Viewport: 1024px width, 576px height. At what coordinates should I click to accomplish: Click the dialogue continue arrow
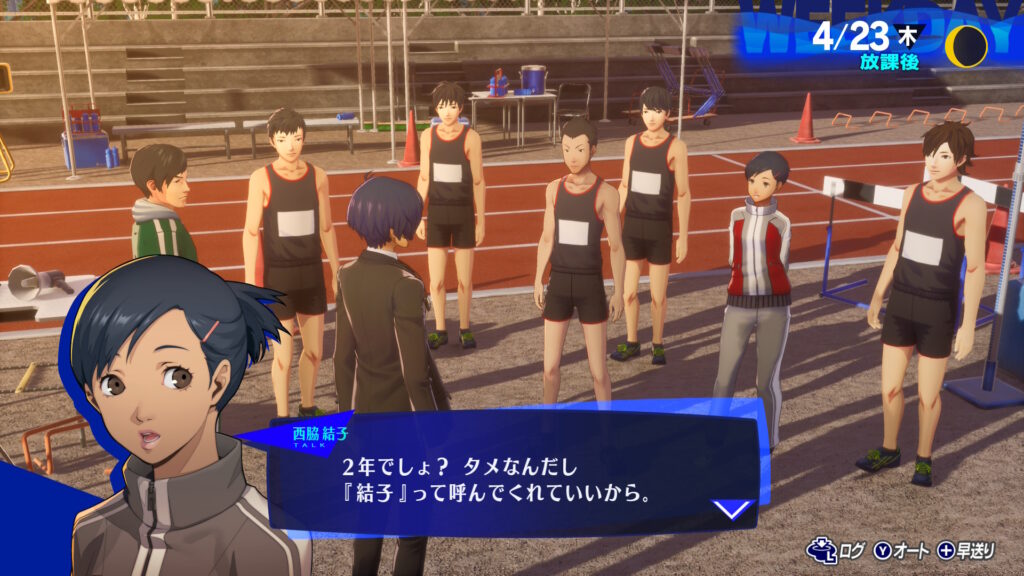(733, 509)
